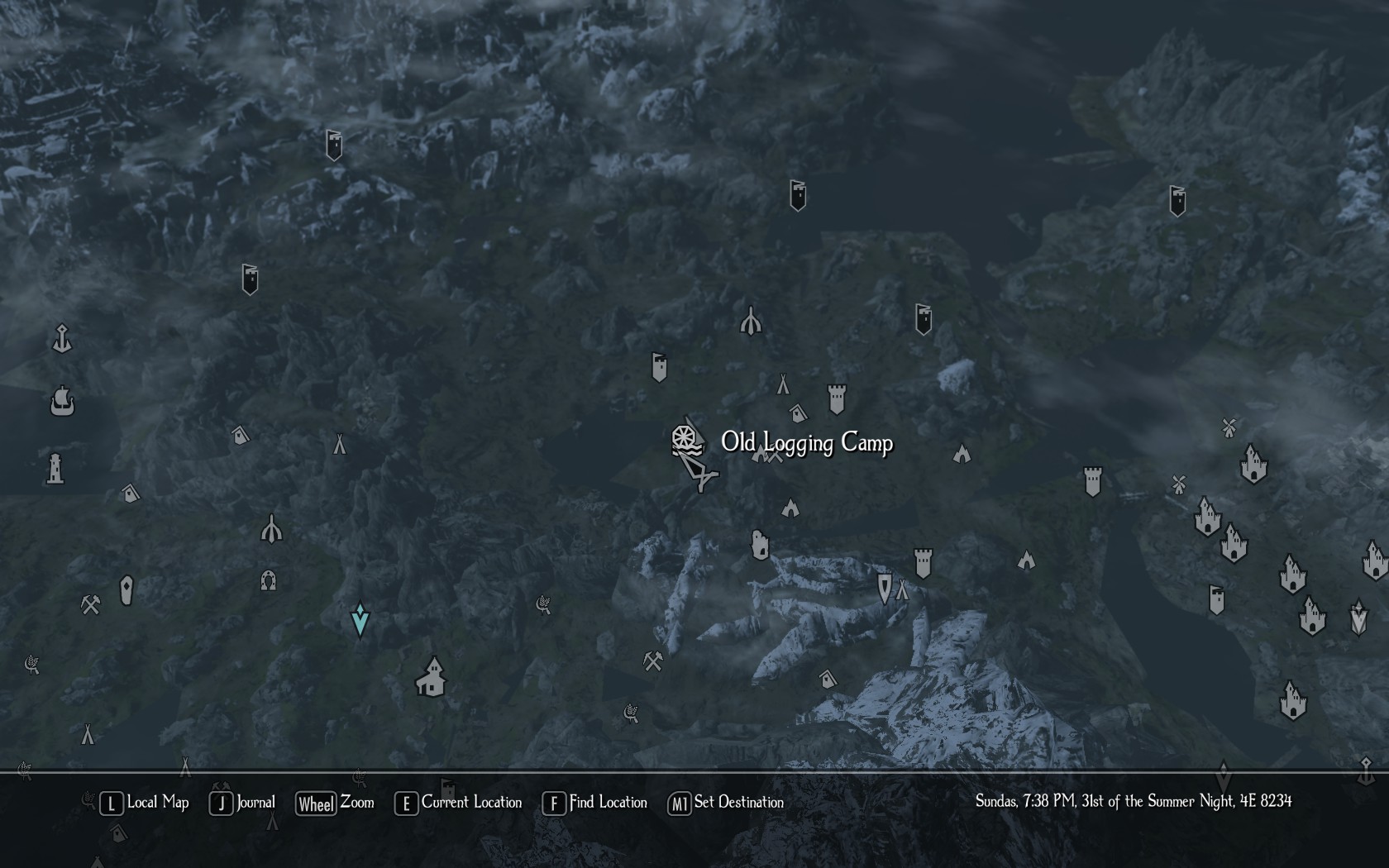The height and width of the screenshot is (868, 1389).
Task: Choose the Find Location option
Action: (594, 803)
